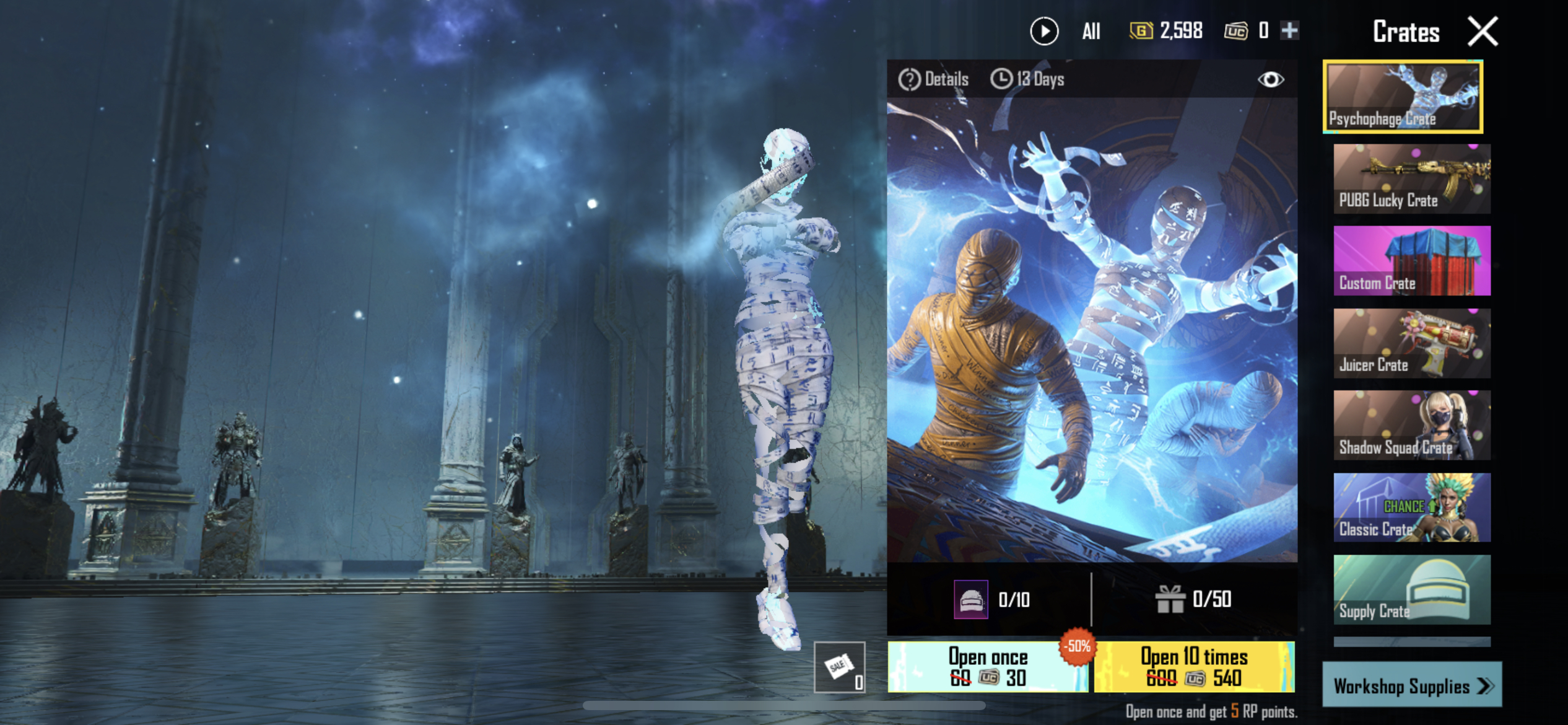Pick the Supply Crate entry

point(1412,589)
